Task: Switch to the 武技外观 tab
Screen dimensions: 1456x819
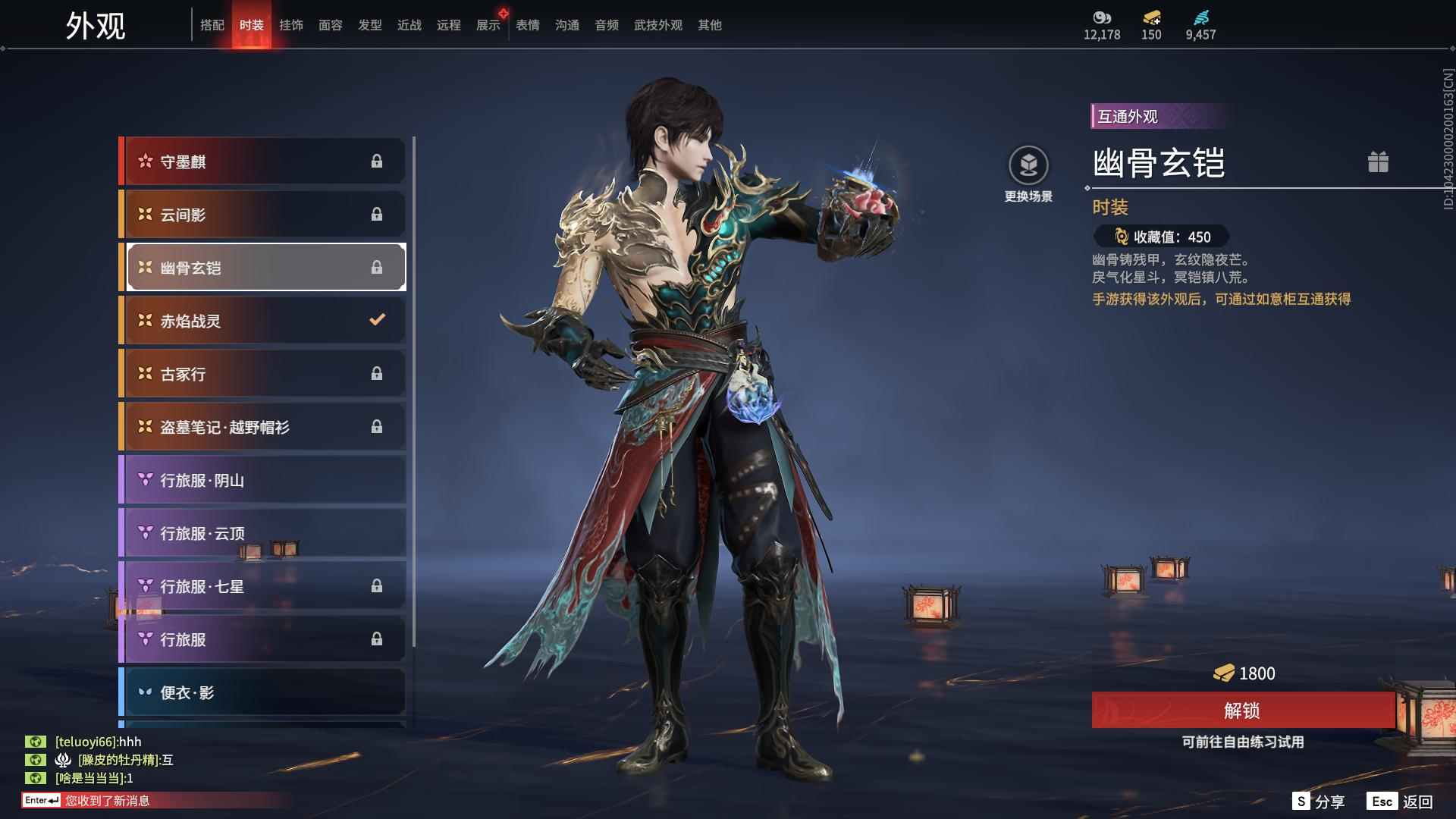Action: coord(658,25)
